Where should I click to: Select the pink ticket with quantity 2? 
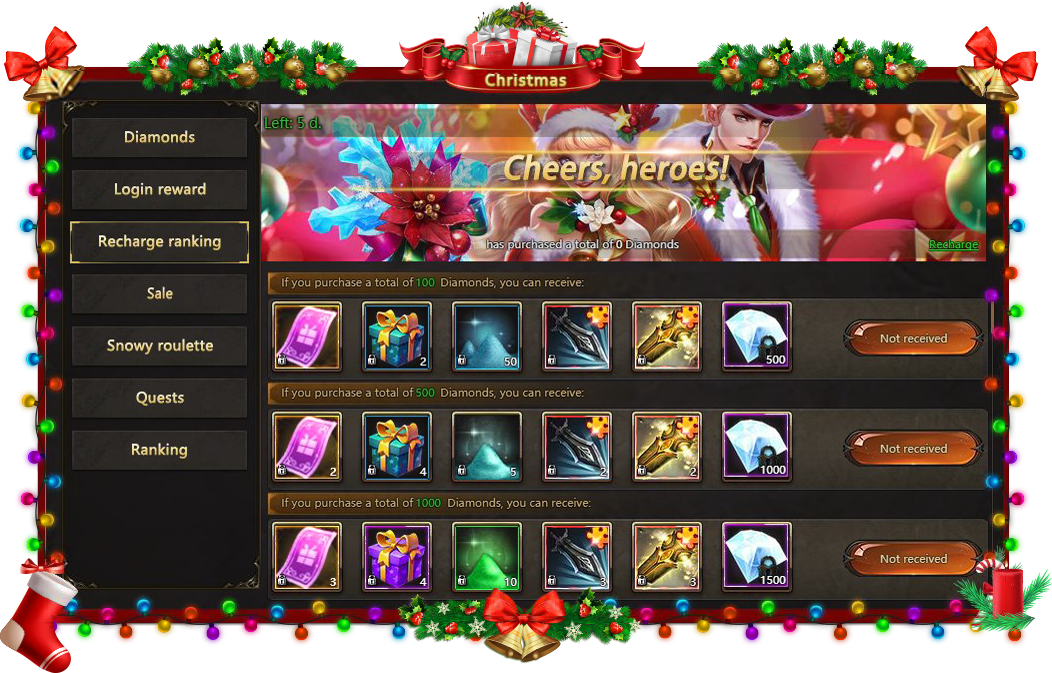pos(307,446)
